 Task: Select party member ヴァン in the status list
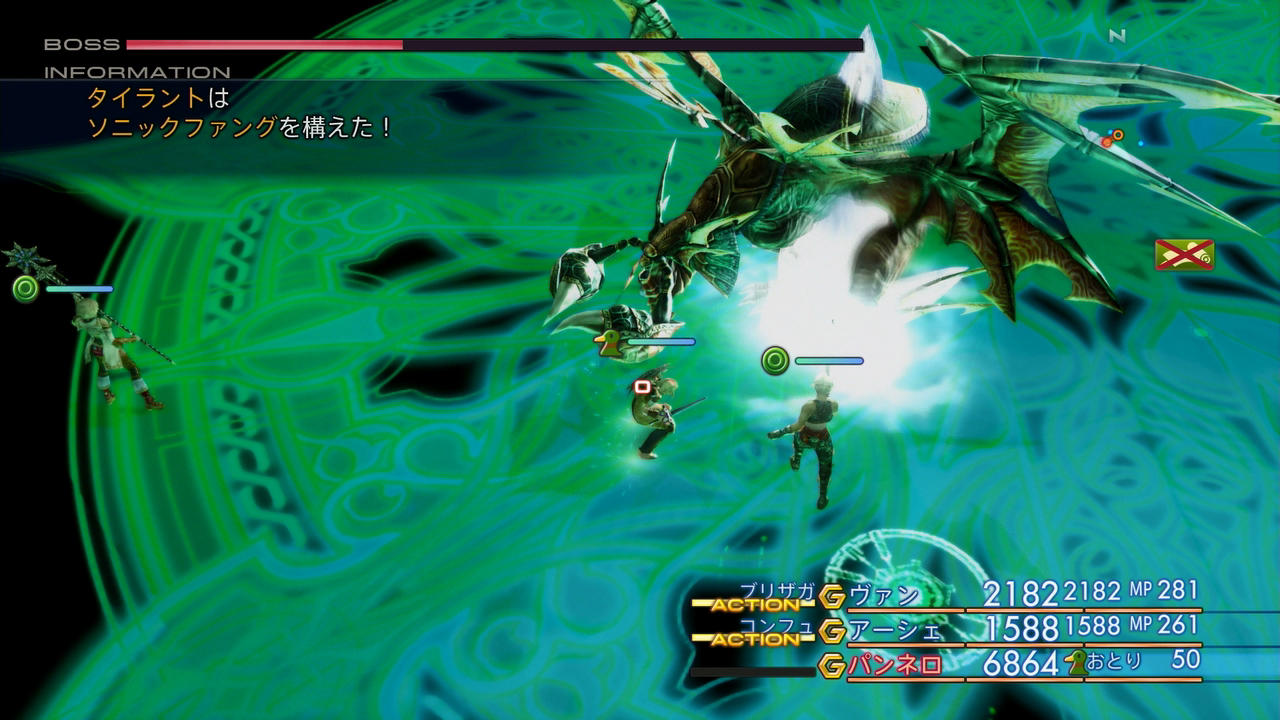click(x=884, y=597)
